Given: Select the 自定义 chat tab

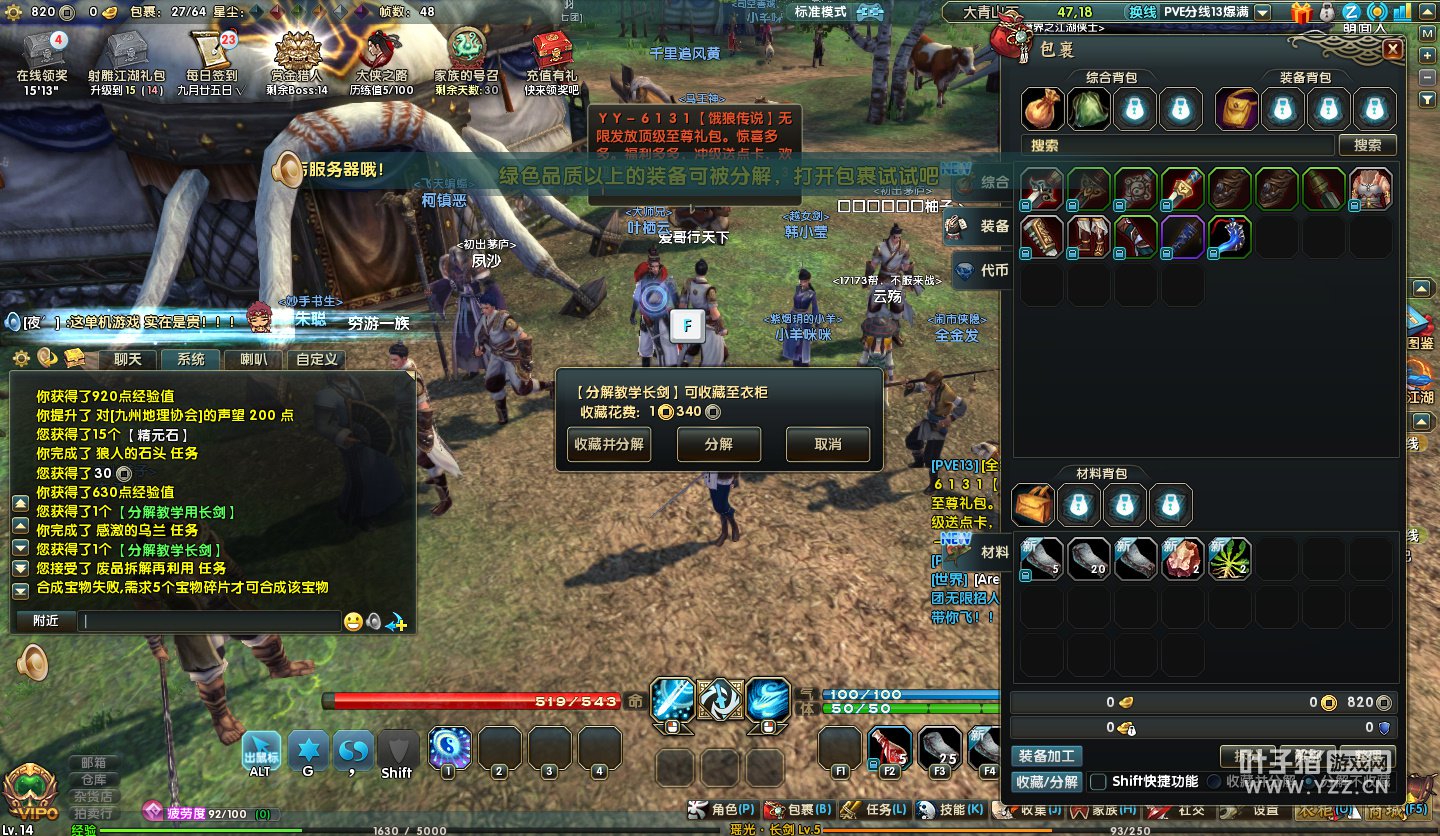Looking at the screenshot, I should click(316, 359).
